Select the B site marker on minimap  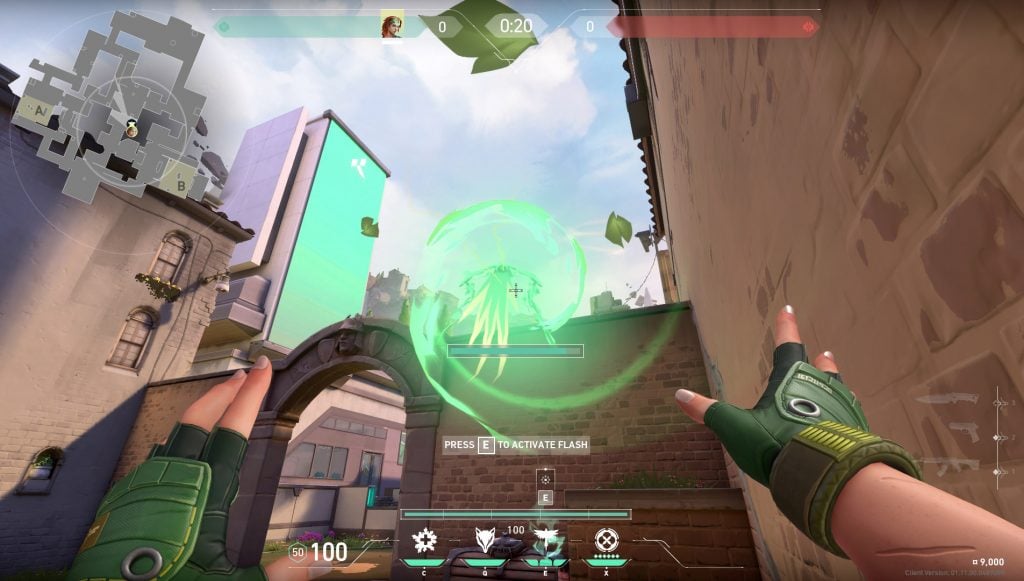point(180,183)
